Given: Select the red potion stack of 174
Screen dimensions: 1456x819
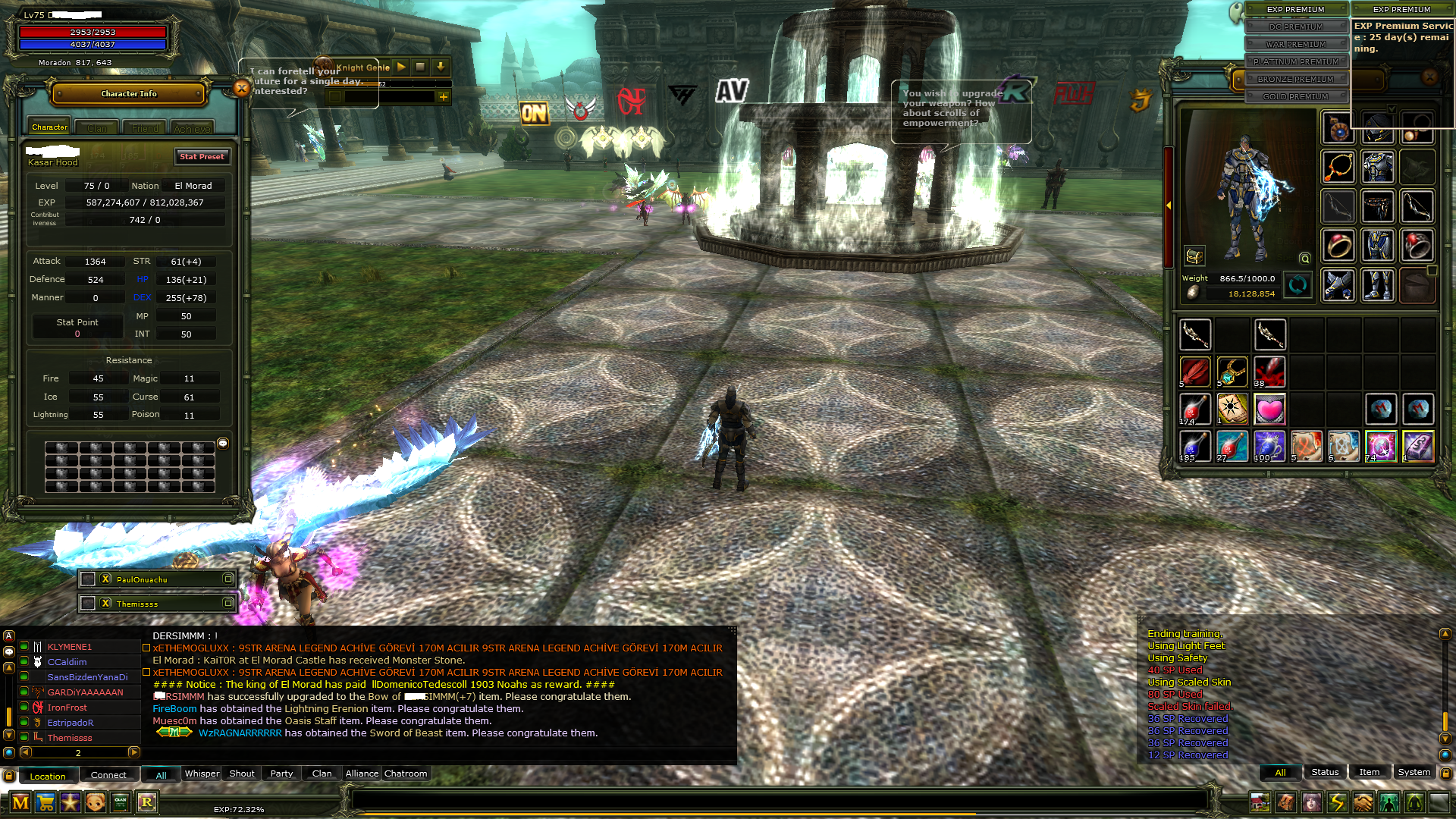Looking at the screenshot, I should pos(1194,409).
